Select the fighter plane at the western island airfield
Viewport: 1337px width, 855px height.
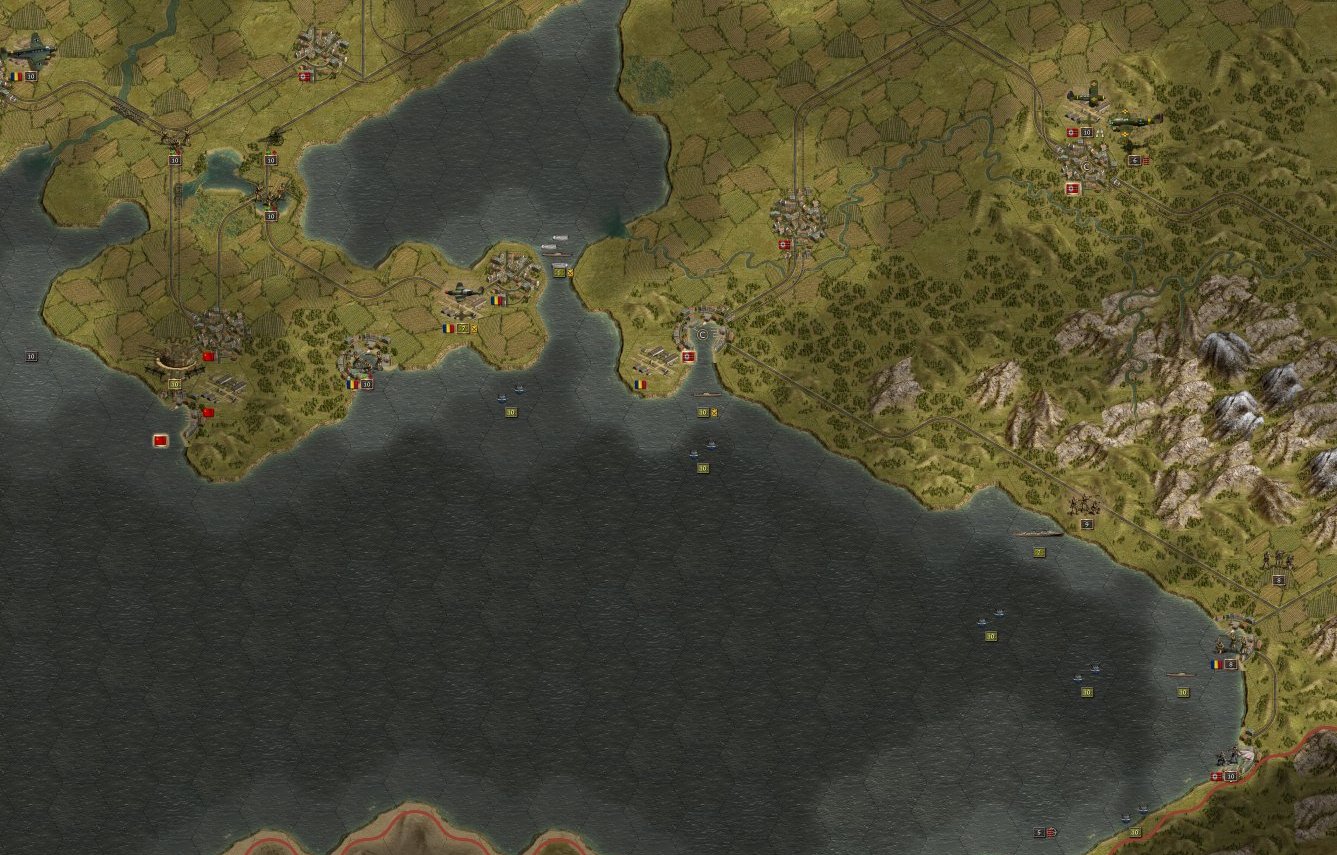pyautogui.click(x=462, y=291)
